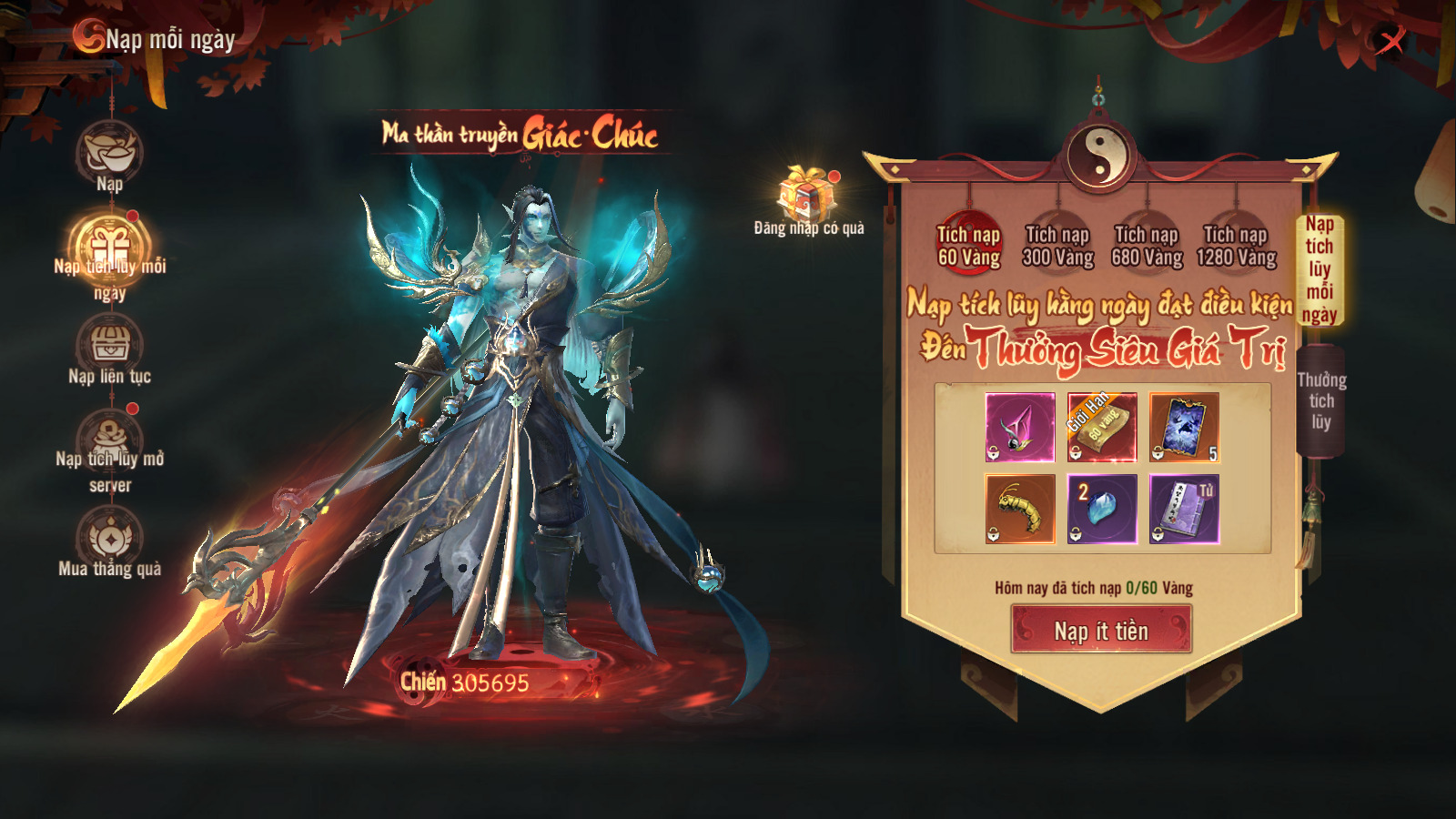This screenshot has width=1456, height=819.
Task: Switch to the Tích nạp 300 Vàng tier
Action: pyautogui.click(x=1057, y=245)
